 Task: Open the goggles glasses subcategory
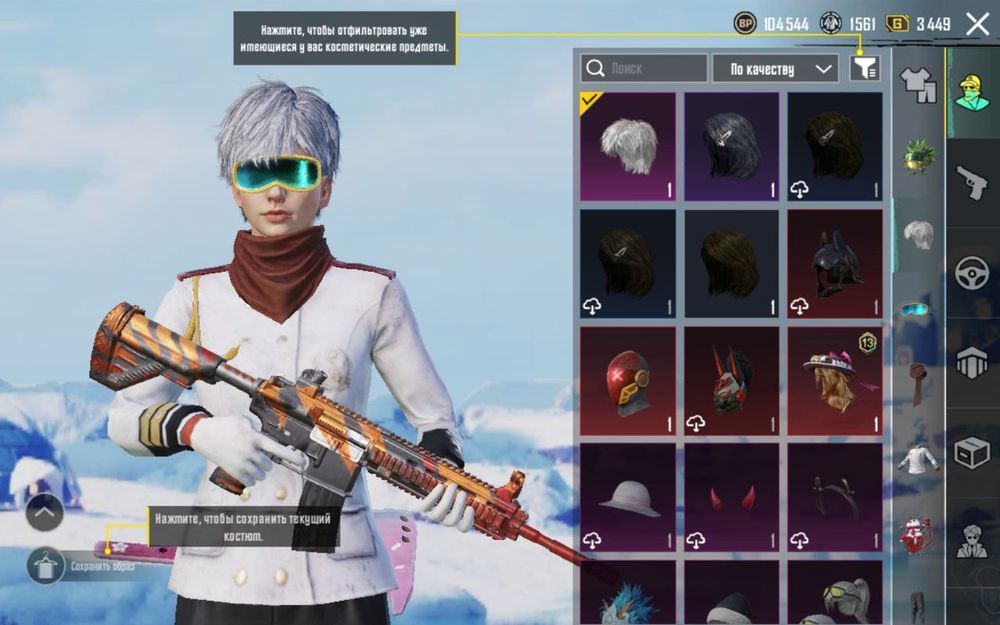click(x=916, y=309)
